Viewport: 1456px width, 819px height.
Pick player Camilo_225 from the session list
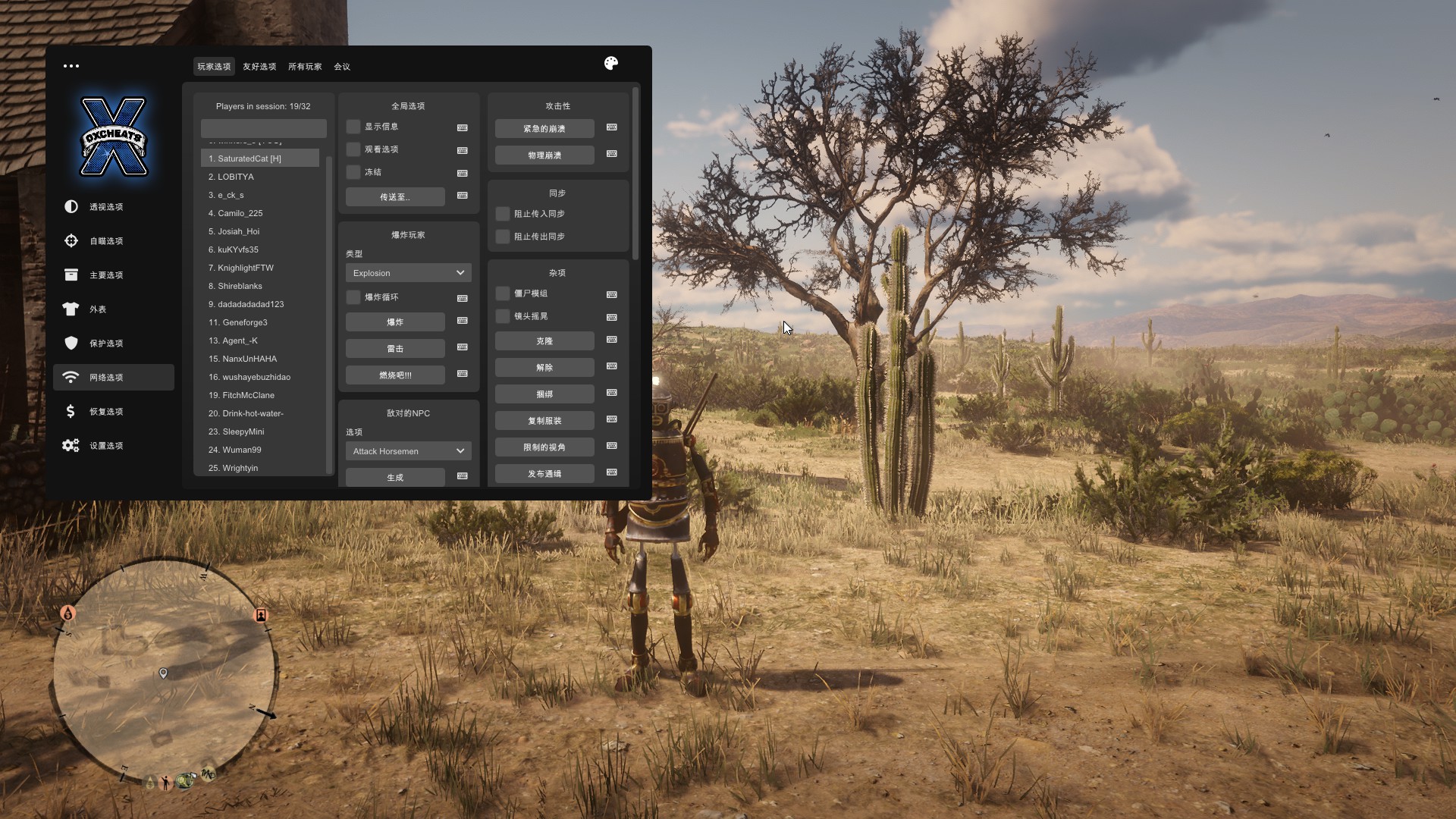coord(240,213)
